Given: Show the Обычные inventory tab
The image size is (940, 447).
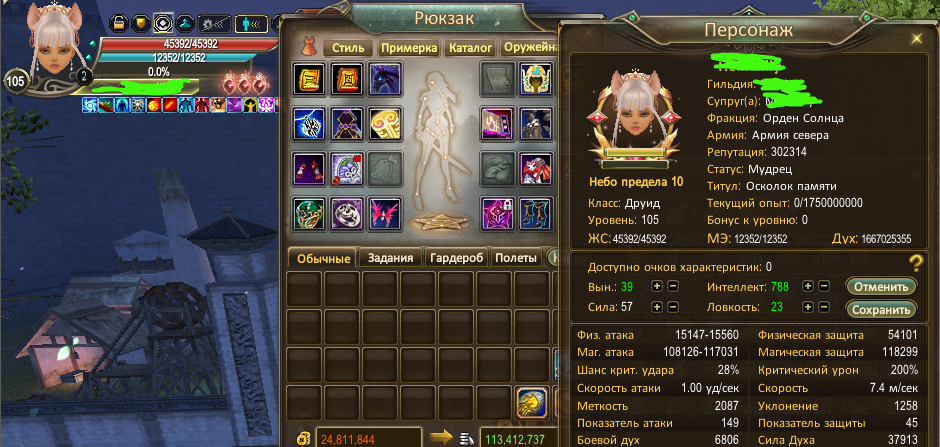Looking at the screenshot, I should coord(321,258).
